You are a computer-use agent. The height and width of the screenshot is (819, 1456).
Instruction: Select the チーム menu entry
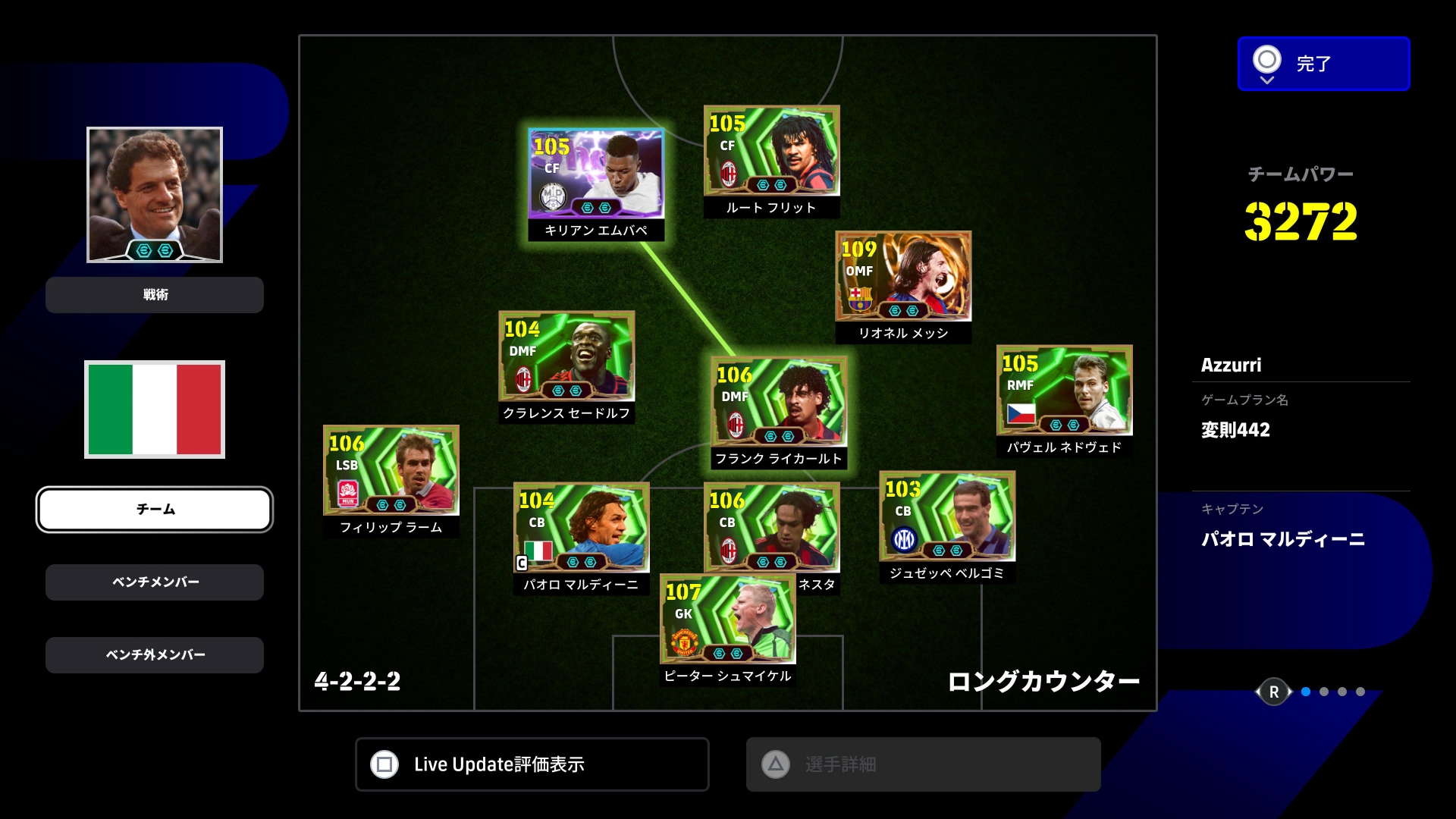[x=155, y=510]
